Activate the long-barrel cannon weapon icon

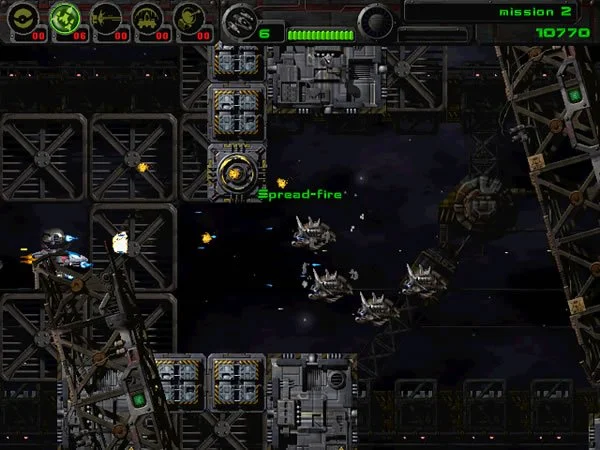[106, 17]
